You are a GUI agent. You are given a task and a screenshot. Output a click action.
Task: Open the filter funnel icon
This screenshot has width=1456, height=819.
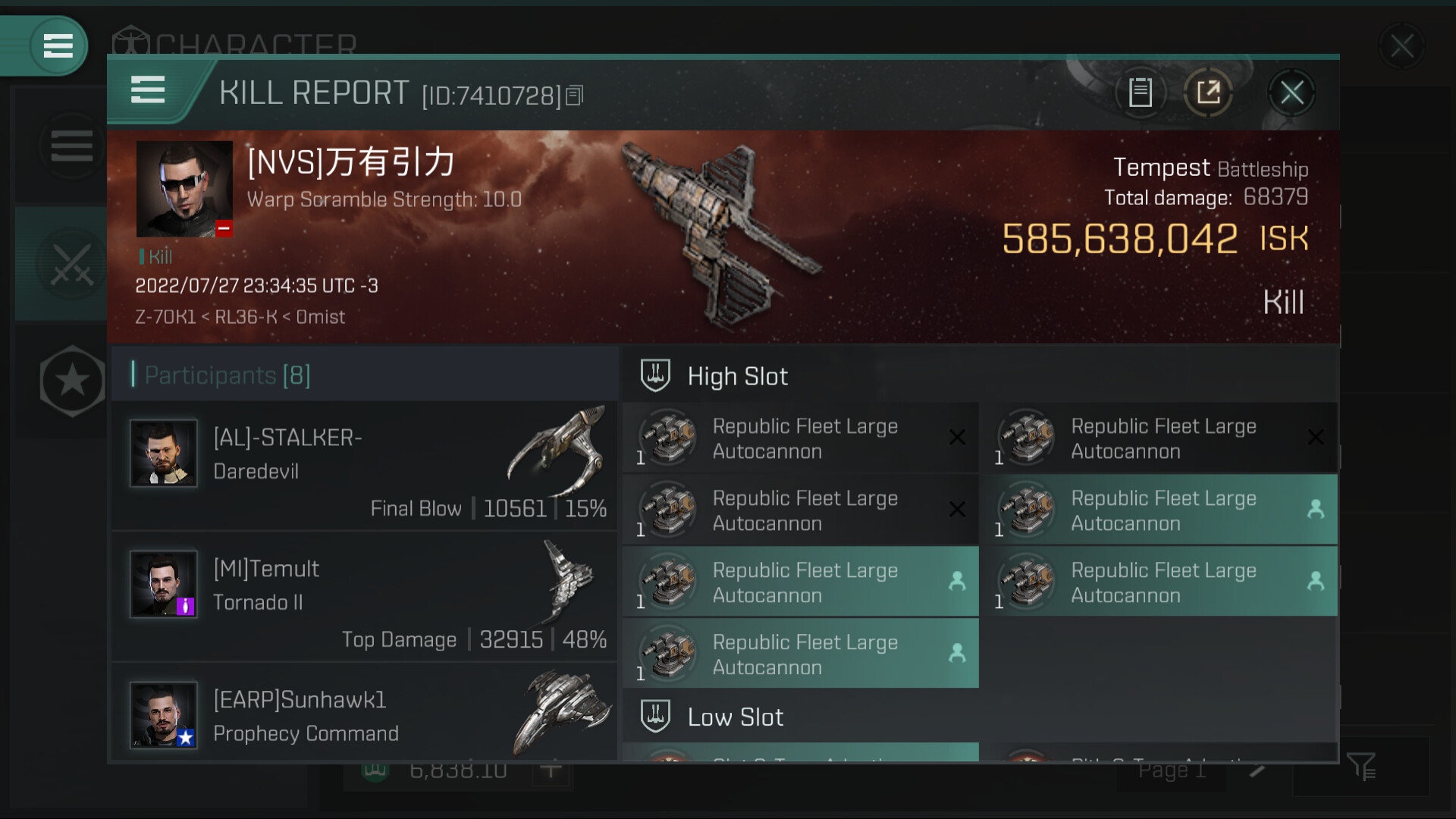coord(1362,767)
